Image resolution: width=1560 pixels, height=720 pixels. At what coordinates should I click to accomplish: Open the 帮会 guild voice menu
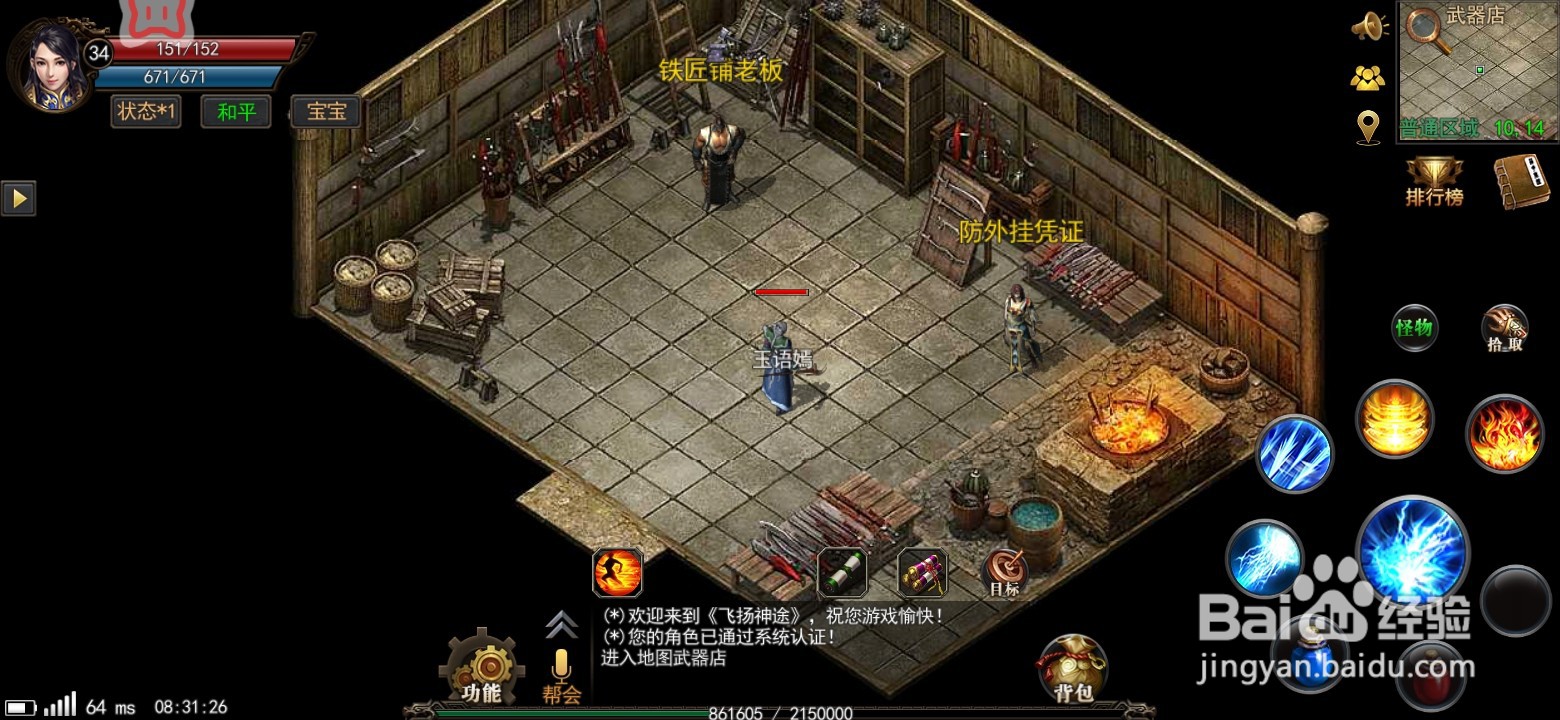pyautogui.click(x=560, y=670)
